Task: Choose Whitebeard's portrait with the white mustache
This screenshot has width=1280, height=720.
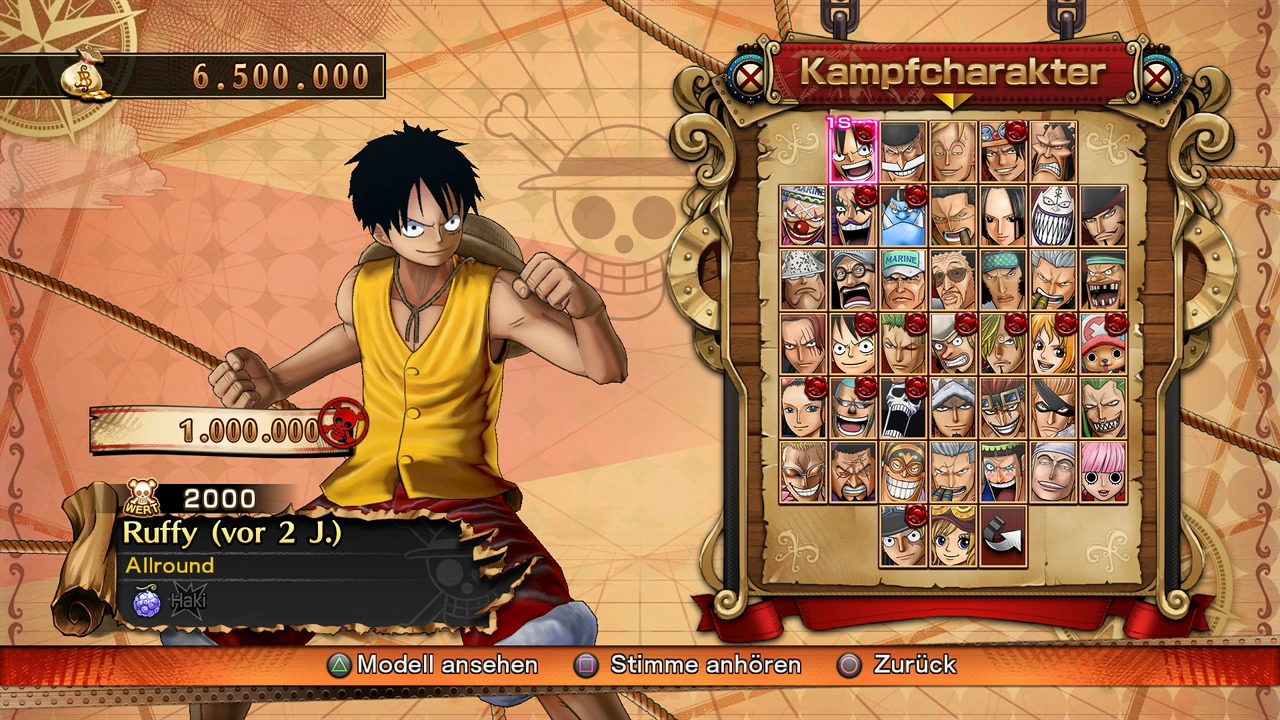Action: [903, 153]
